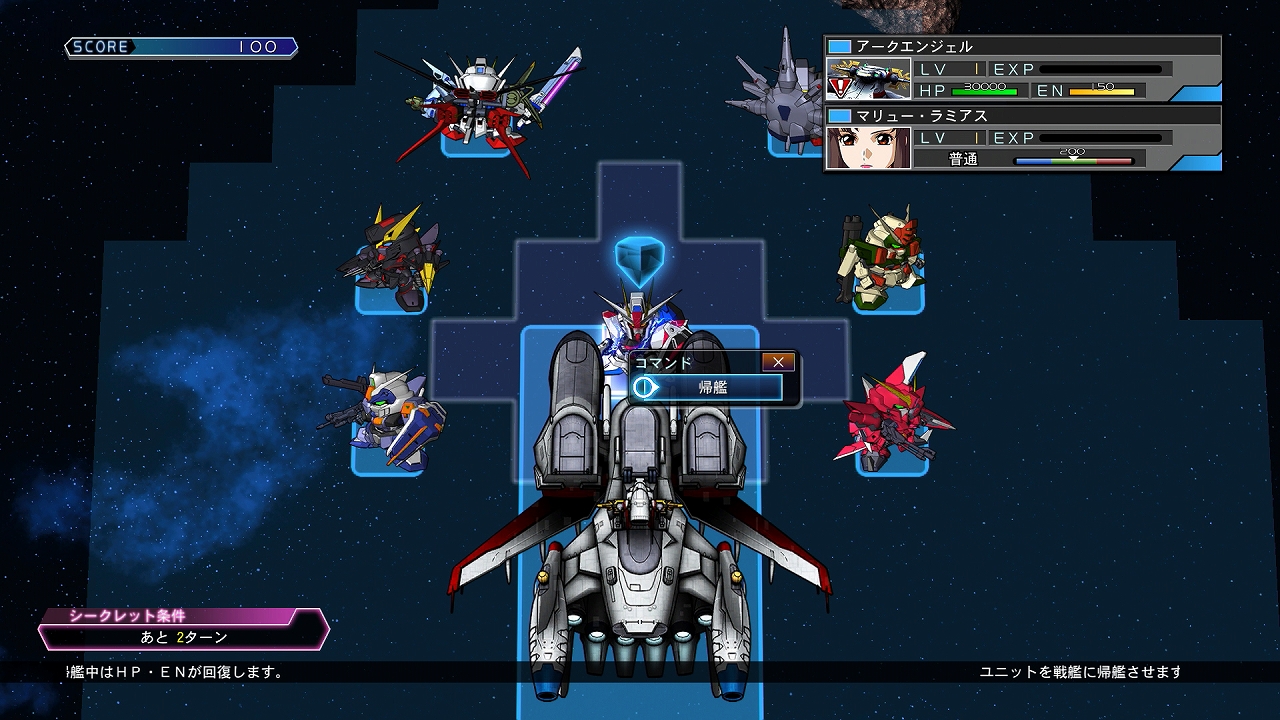Select the red and white Gundam in top left
Viewport: 1280px width, 720px height.
480,95
